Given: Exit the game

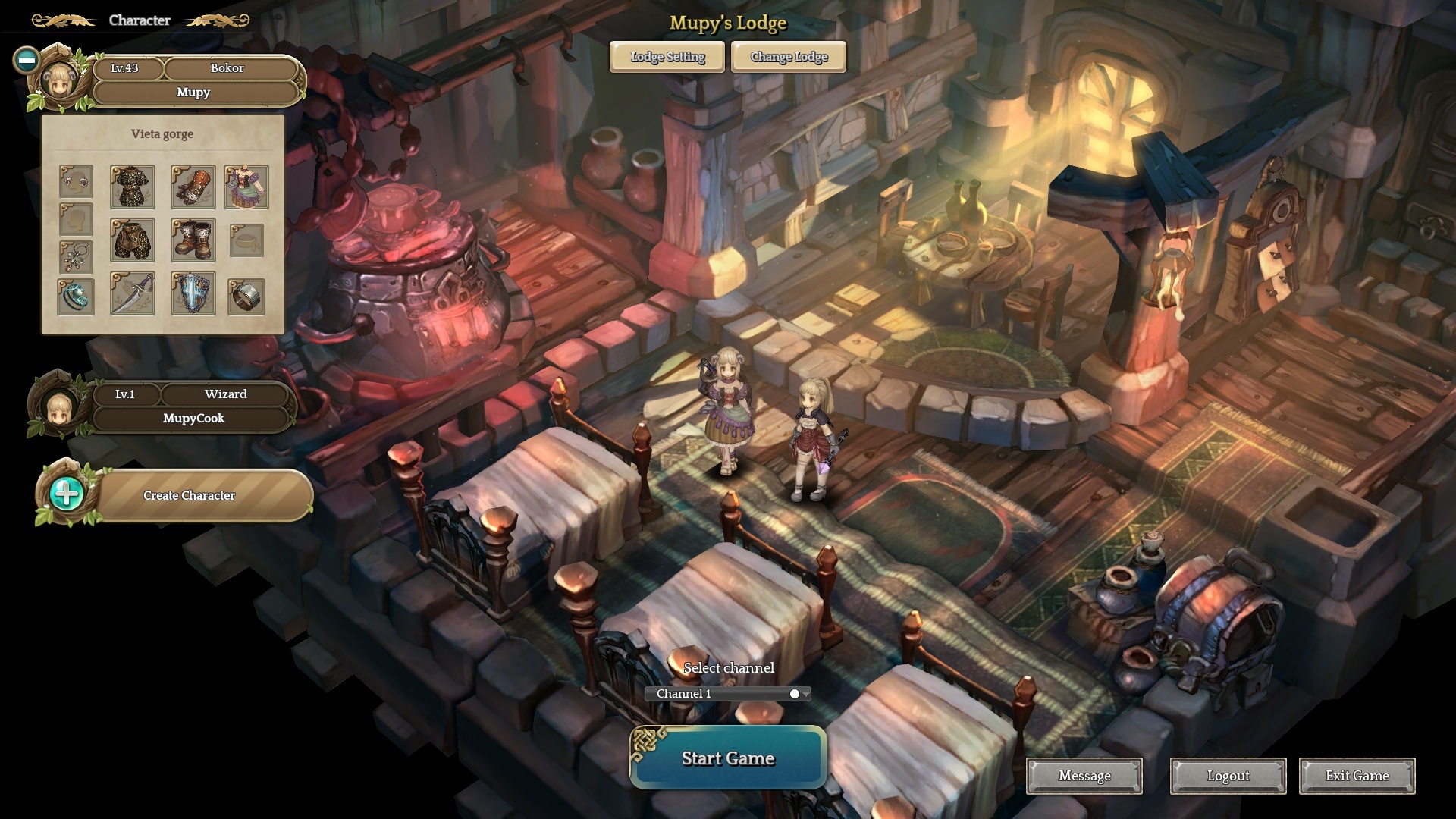Looking at the screenshot, I should pyautogui.click(x=1357, y=776).
